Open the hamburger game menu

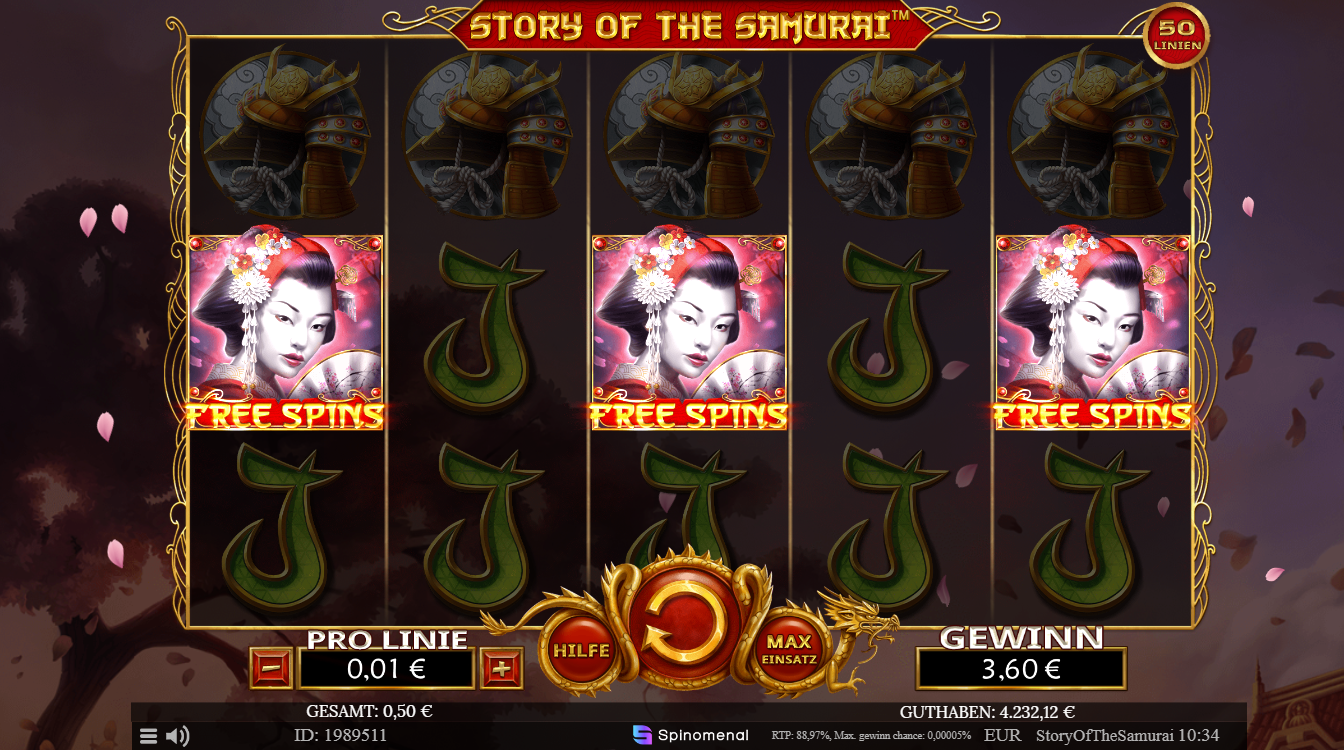point(148,736)
